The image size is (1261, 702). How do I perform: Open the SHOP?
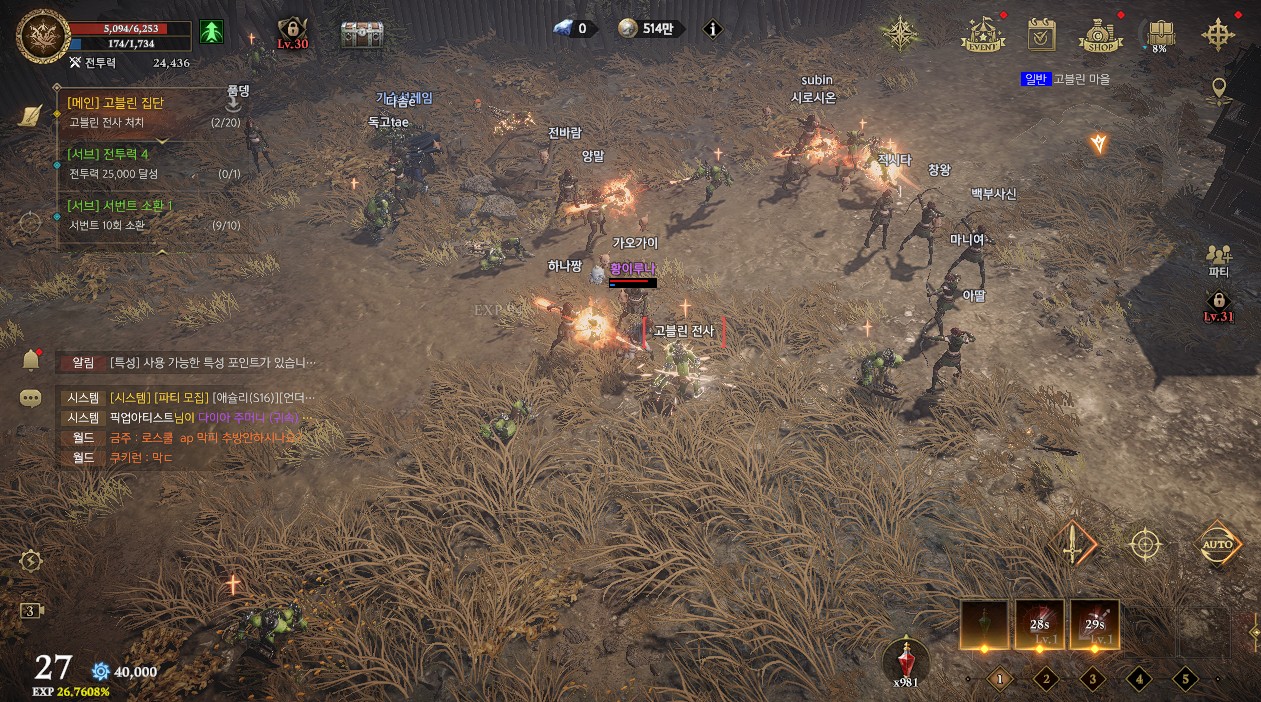click(1100, 36)
